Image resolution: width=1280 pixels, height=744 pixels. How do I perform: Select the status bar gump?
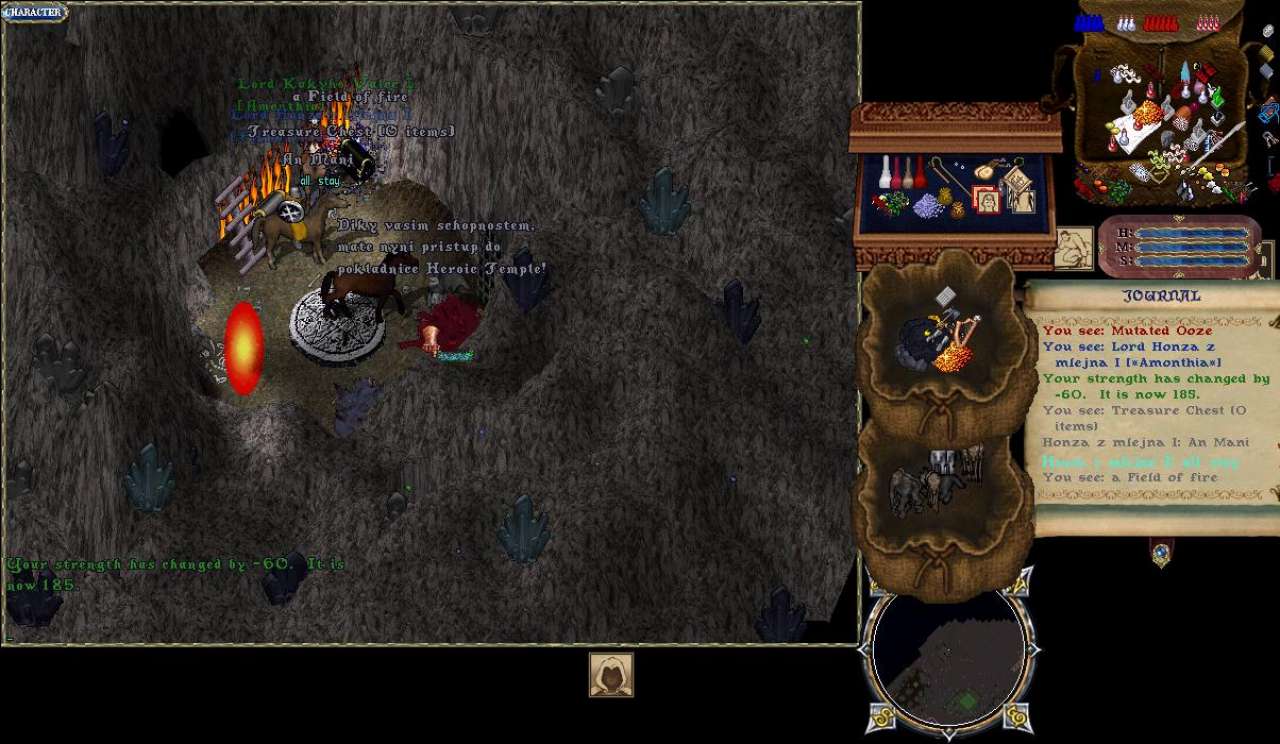click(1178, 246)
